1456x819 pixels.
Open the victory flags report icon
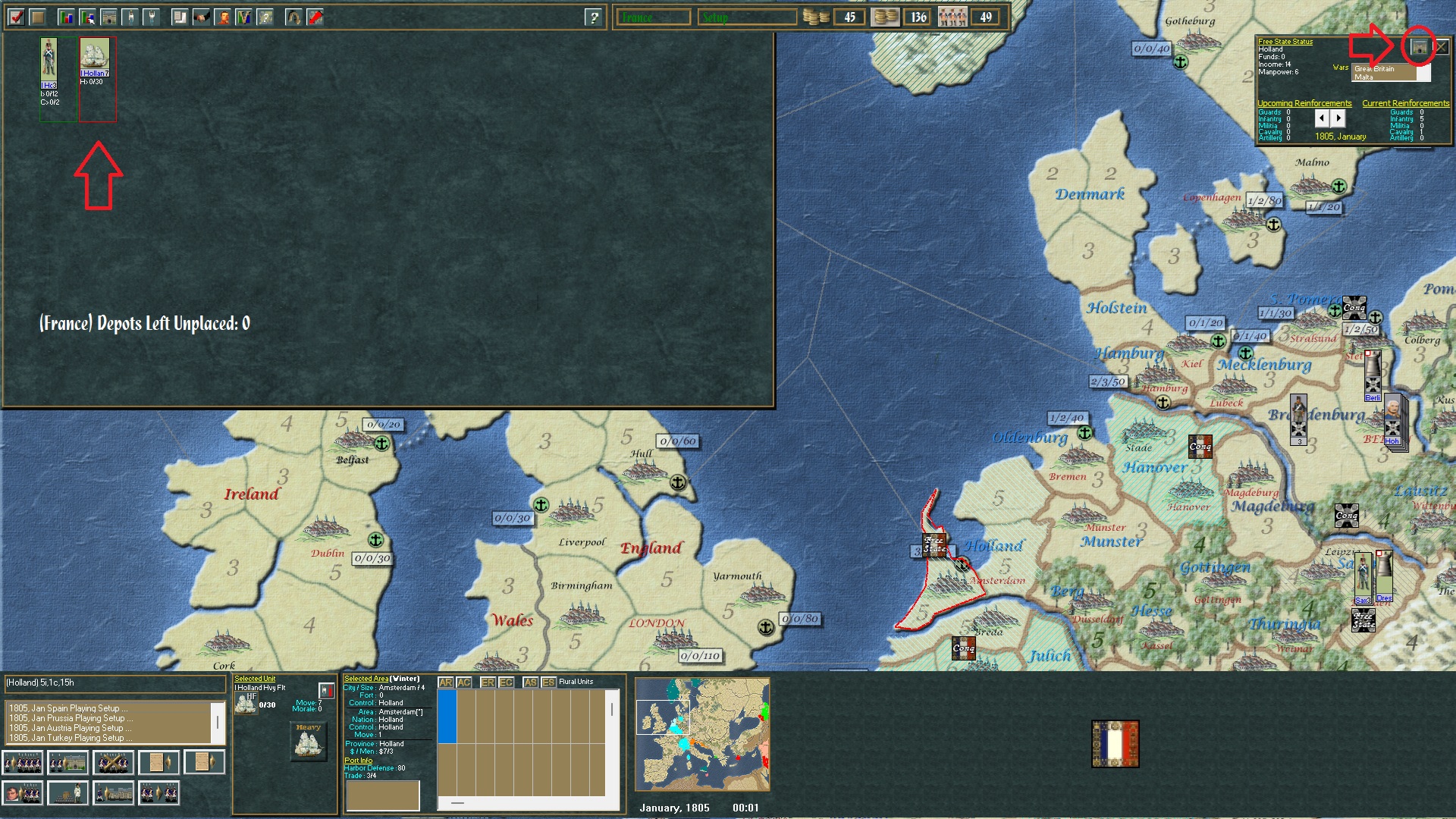point(243,17)
